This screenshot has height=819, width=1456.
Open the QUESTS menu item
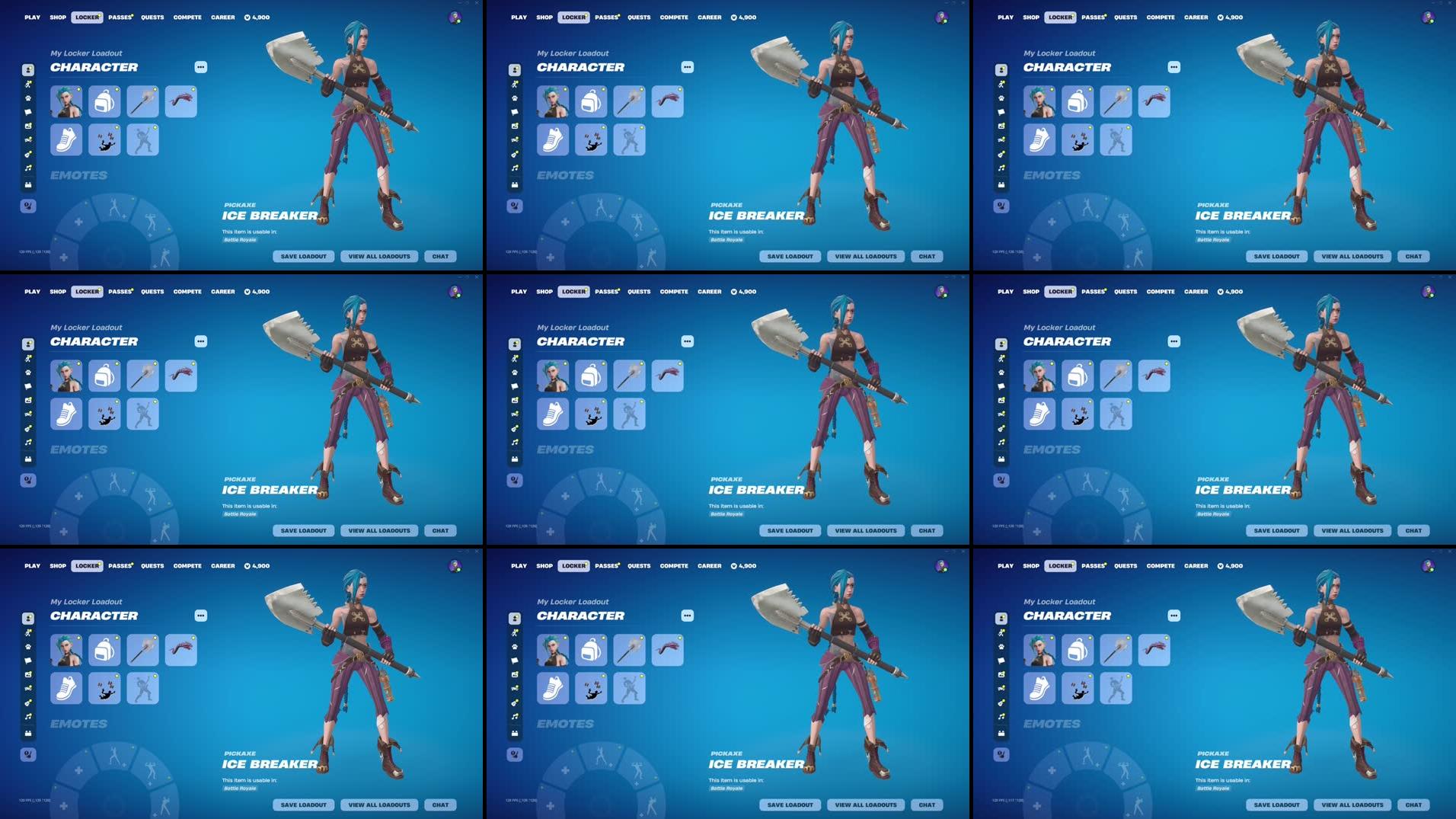coord(152,17)
